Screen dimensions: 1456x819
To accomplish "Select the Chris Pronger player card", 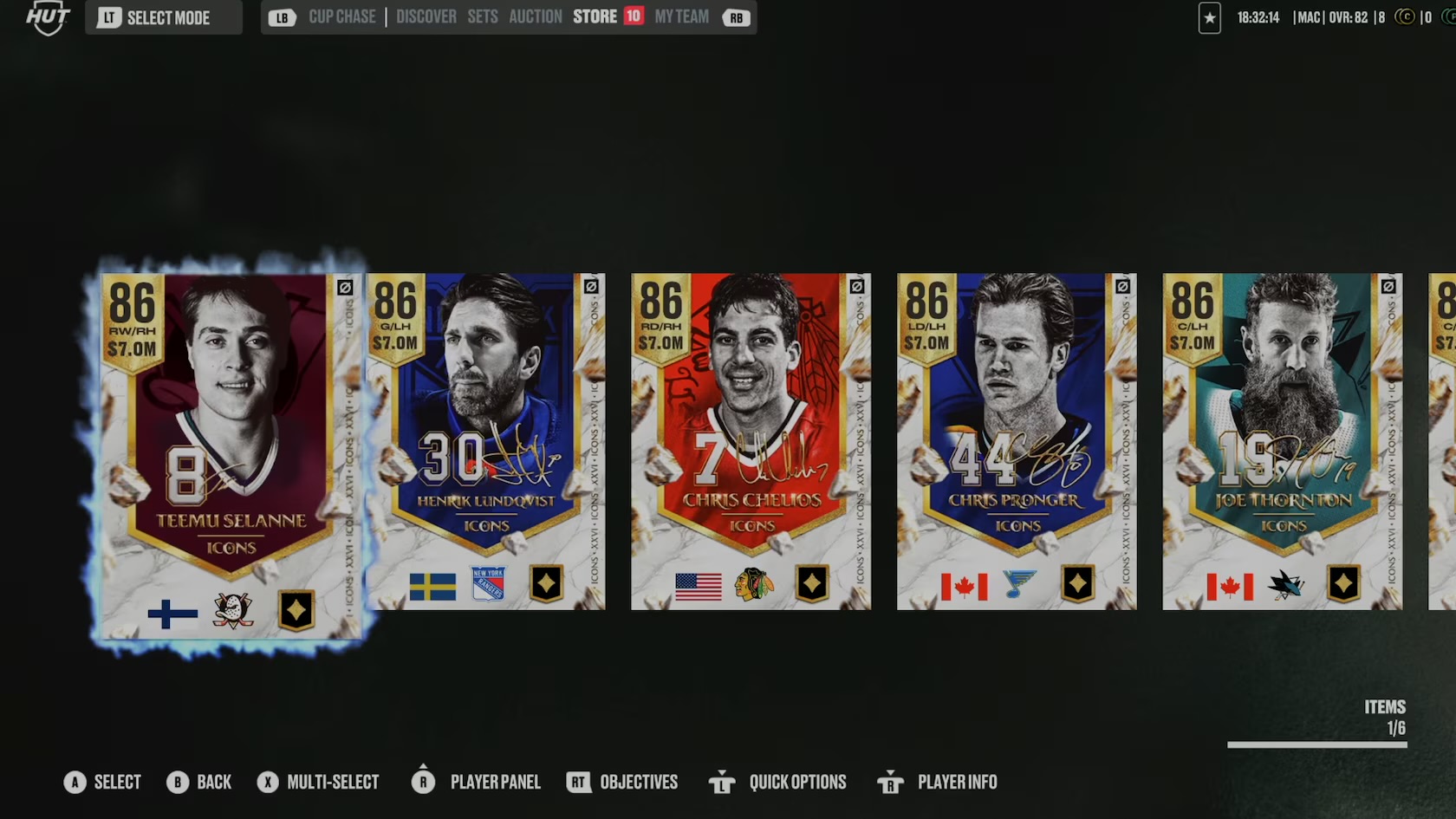I will 1016,440.
